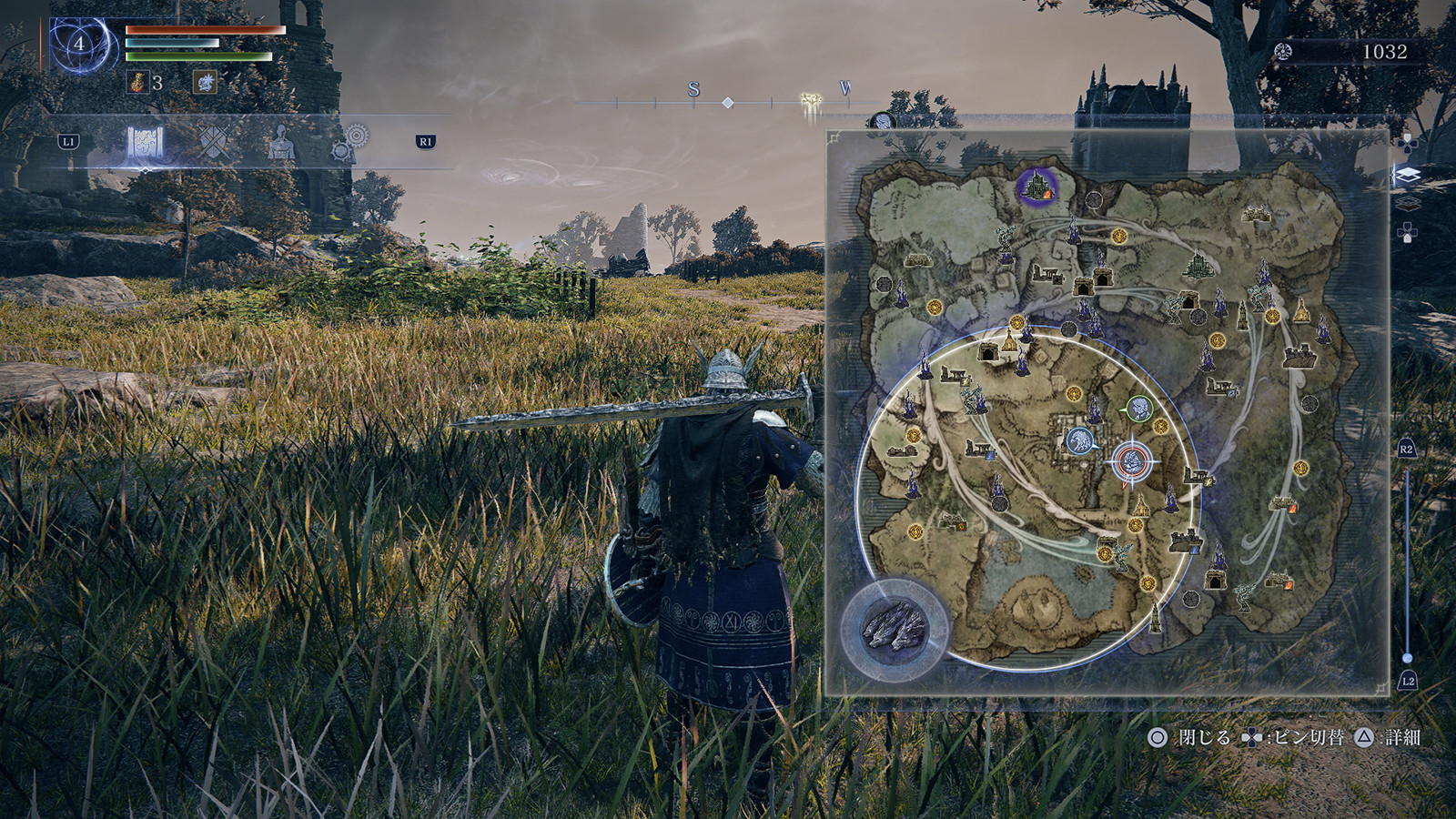Select the flask item slot
The height and width of the screenshot is (819, 1456).
pyautogui.click(x=138, y=83)
